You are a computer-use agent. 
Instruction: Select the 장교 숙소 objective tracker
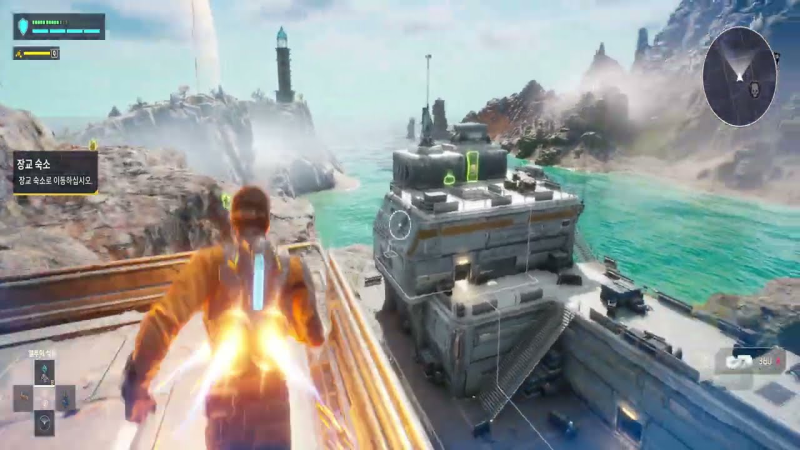click(54, 171)
